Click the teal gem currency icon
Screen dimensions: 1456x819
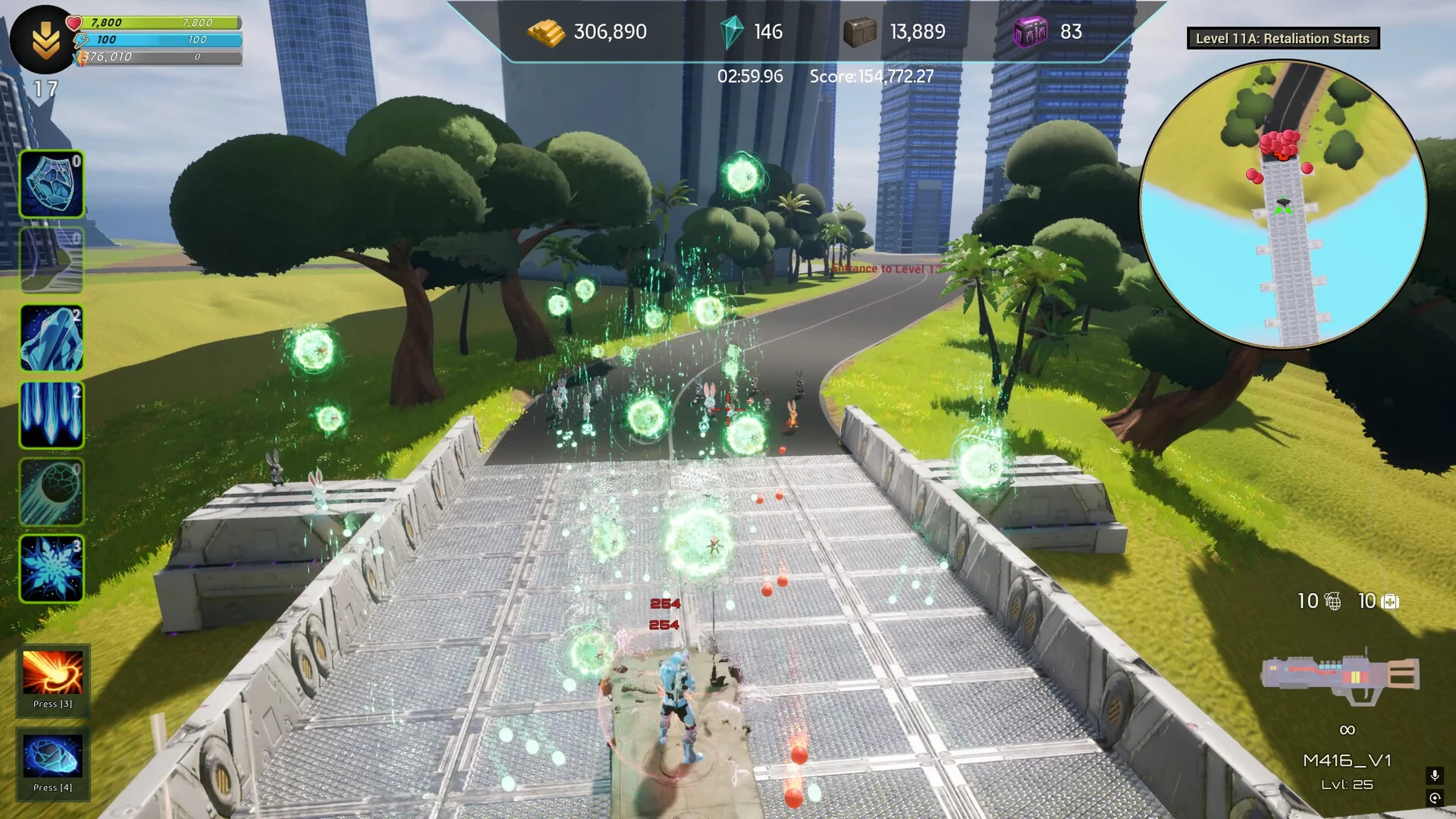(732, 33)
